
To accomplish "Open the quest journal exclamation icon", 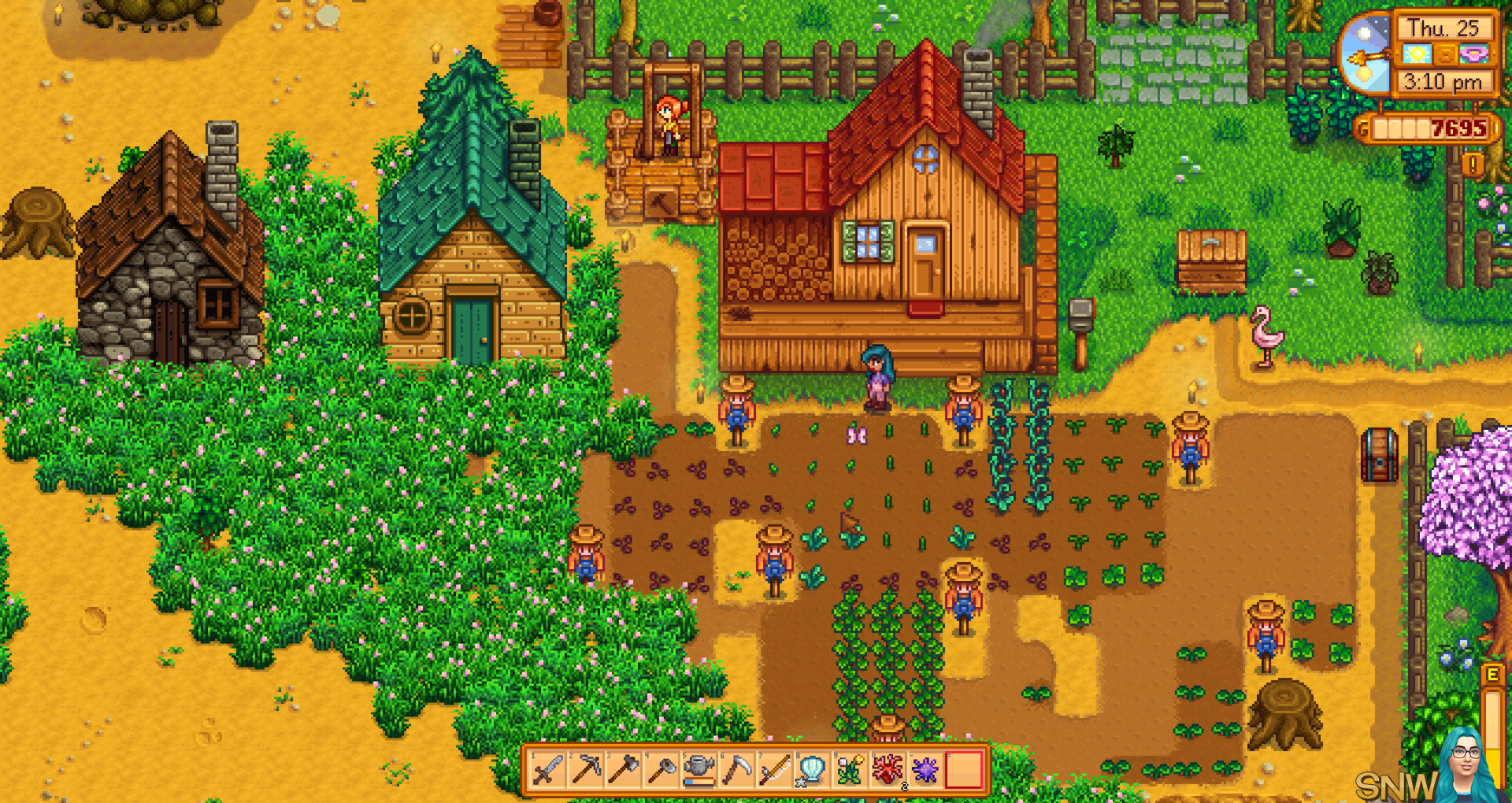I will 1472,165.
